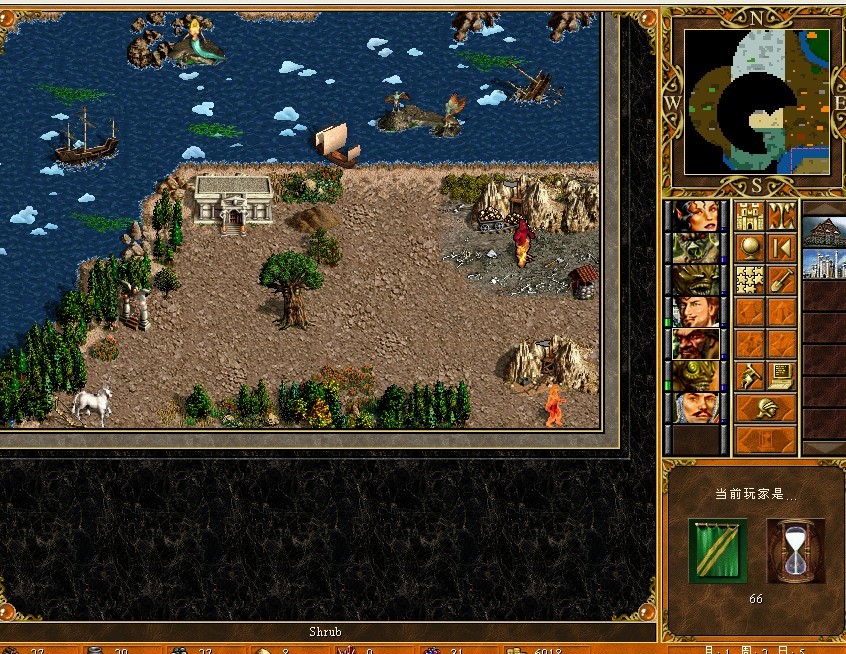Viewport: 846px width, 654px height.
Task: Choose the green-faced red-eyed hero portrait
Action: tap(696, 248)
